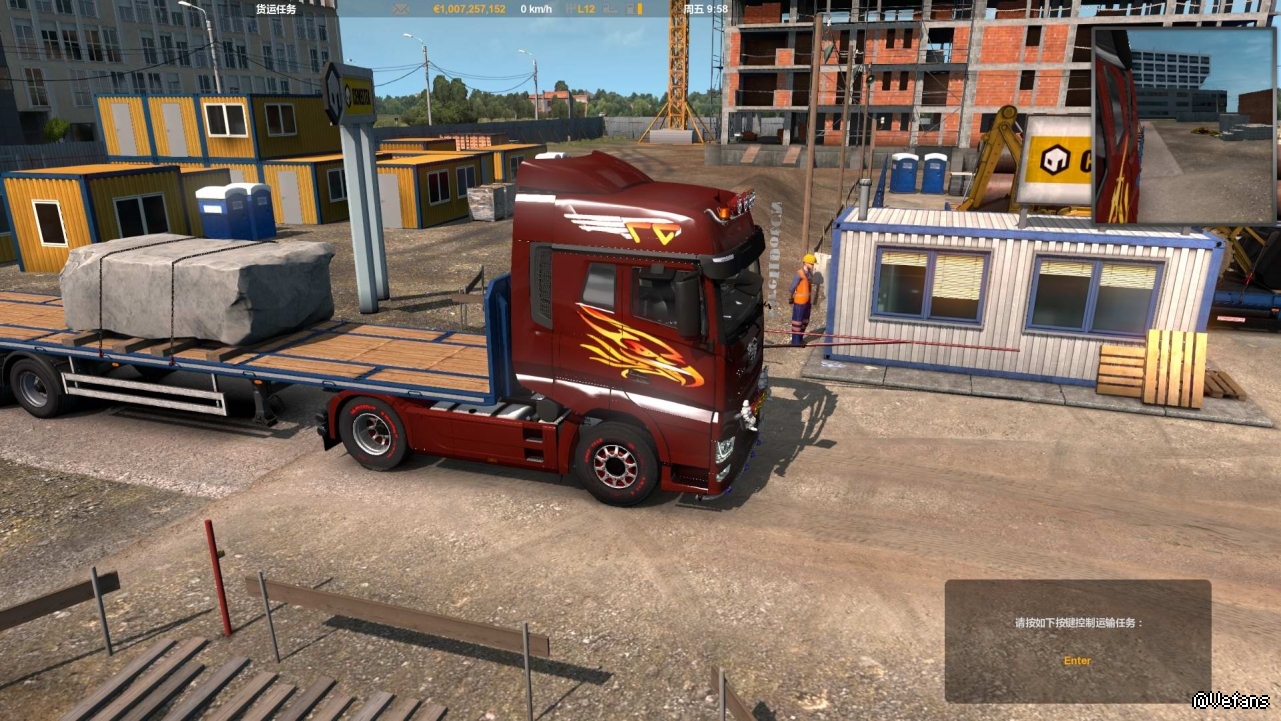Select the fuel pump gauge icon
Image resolution: width=1281 pixels, height=721 pixels.
[630, 9]
